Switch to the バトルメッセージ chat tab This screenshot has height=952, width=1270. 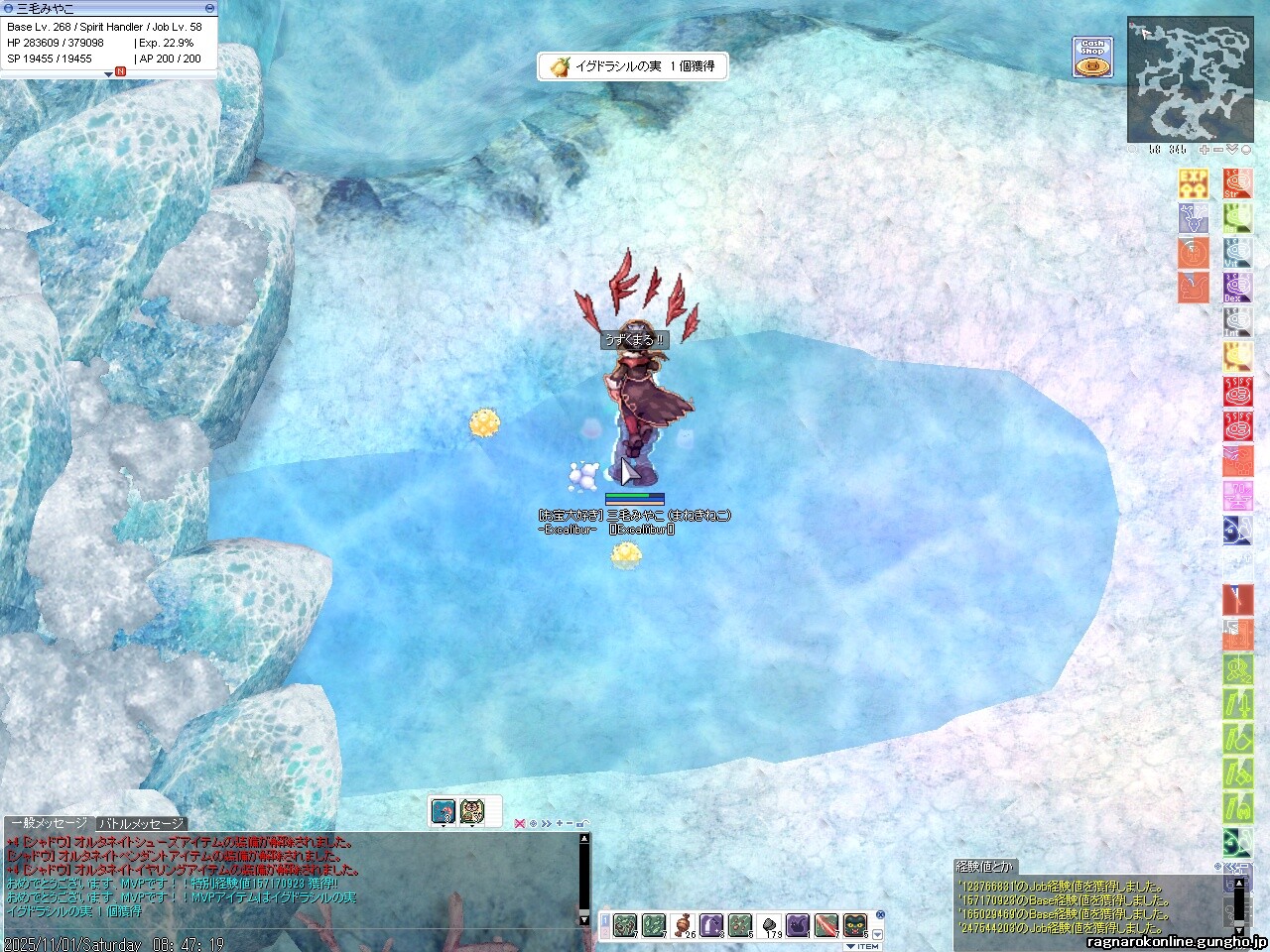click(141, 824)
